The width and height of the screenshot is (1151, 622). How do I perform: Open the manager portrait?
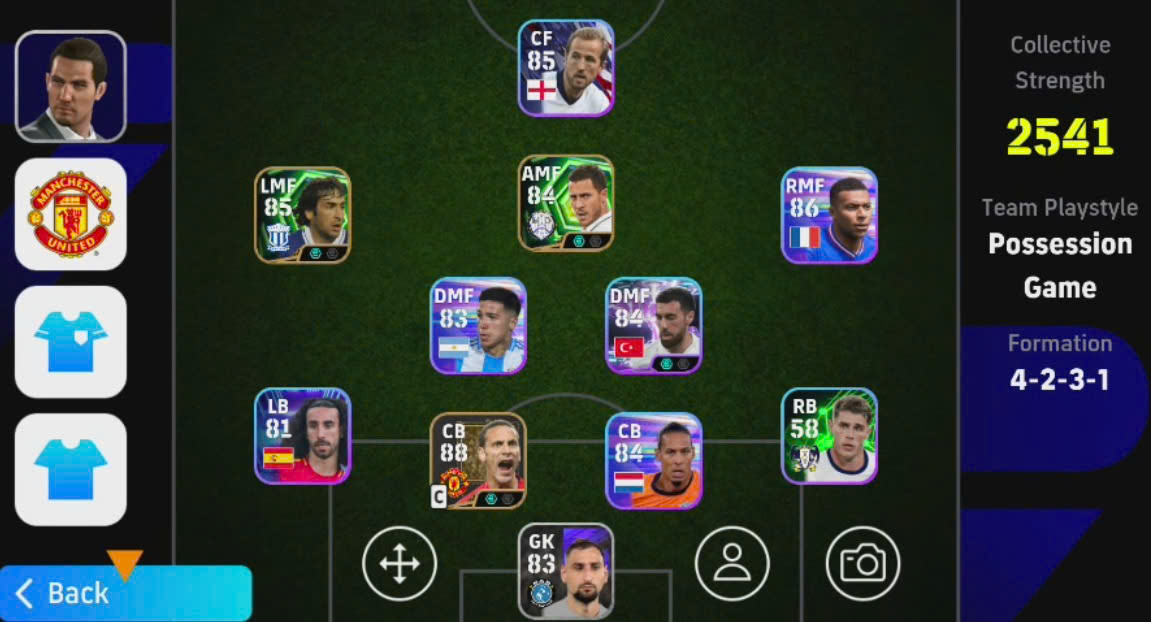tap(70, 86)
